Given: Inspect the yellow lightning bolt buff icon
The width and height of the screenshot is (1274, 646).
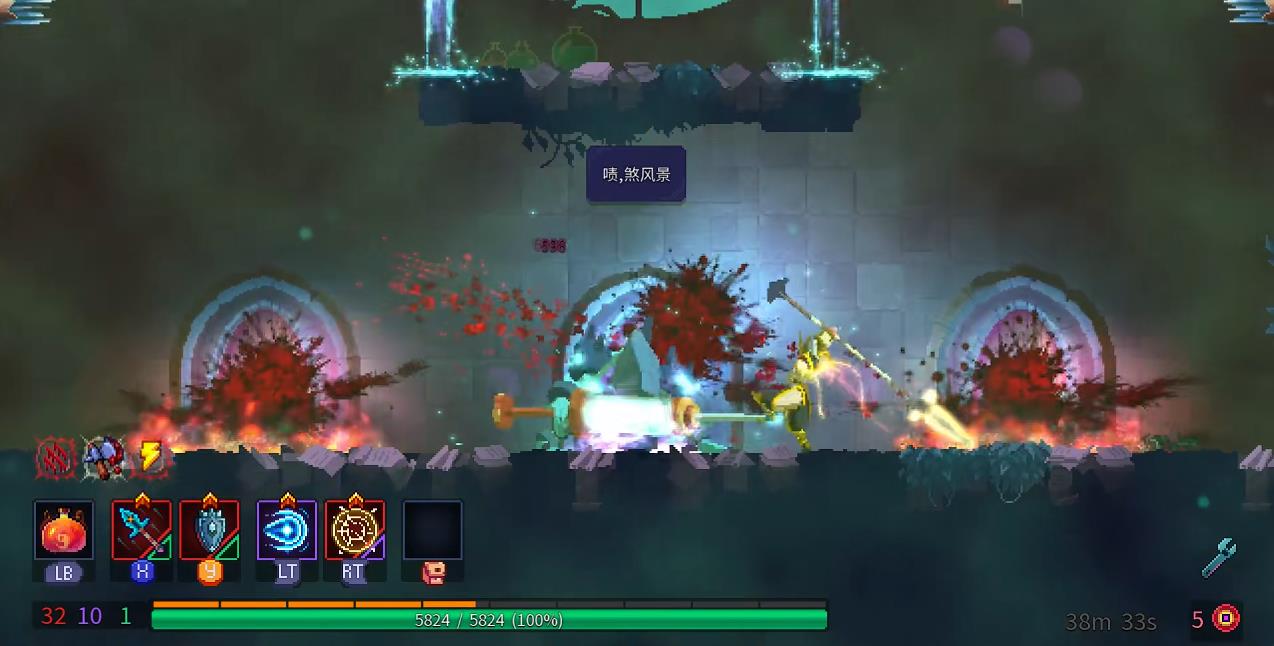Looking at the screenshot, I should point(149,457).
